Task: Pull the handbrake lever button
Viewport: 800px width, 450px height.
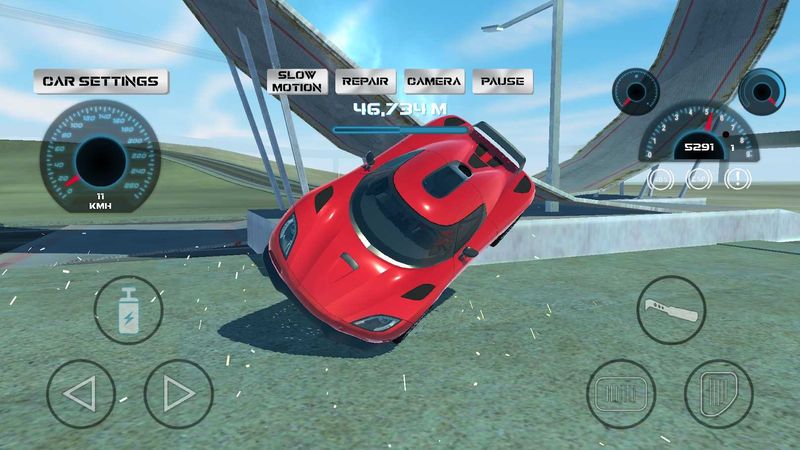Action: pyautogui.click(x=671, y=310)
